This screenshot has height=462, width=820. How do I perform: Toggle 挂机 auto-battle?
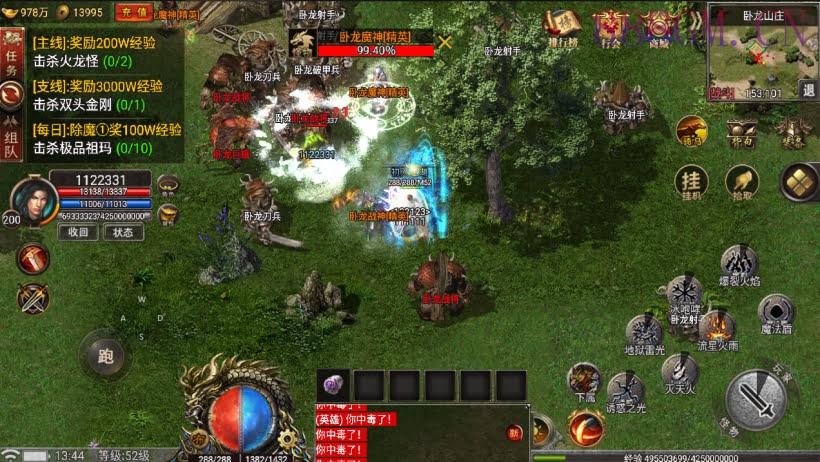point(690,180)
